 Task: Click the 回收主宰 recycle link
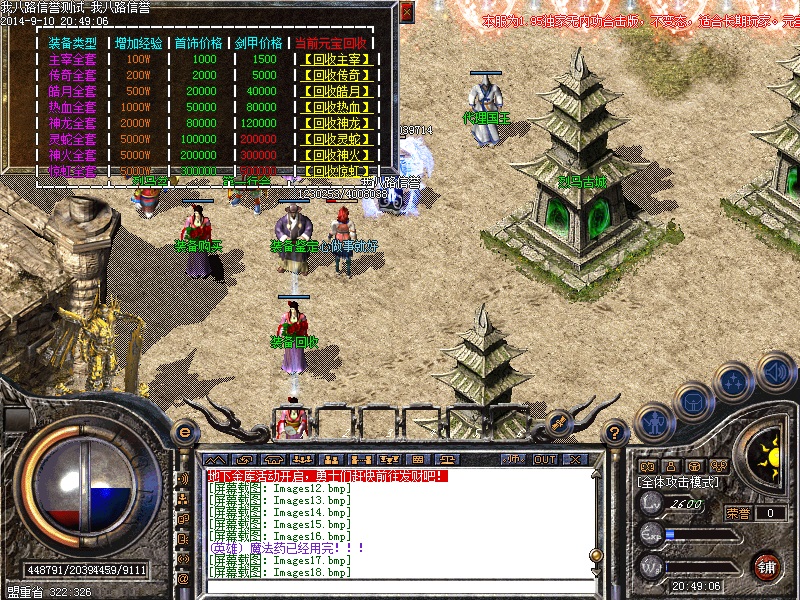(333, 59)
